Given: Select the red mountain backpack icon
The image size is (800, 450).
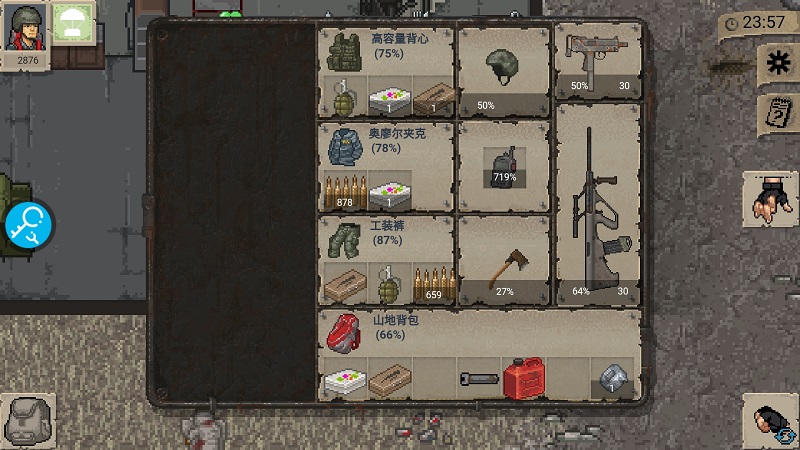Looking at the screenshot, I should pyautogui.click(x=343, y=334).
